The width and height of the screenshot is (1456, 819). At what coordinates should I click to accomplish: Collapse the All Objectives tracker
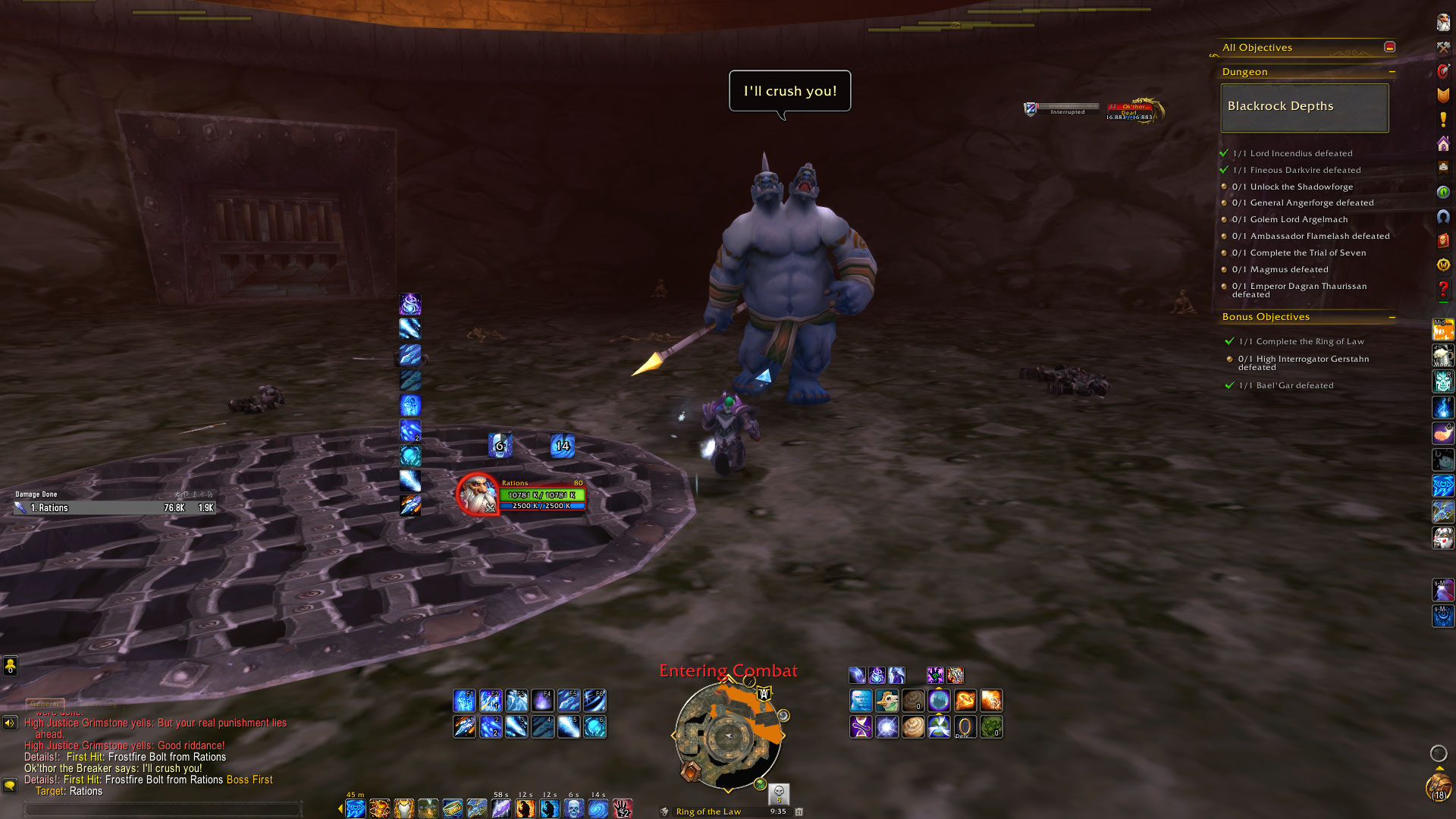[x=1389, y=47]
